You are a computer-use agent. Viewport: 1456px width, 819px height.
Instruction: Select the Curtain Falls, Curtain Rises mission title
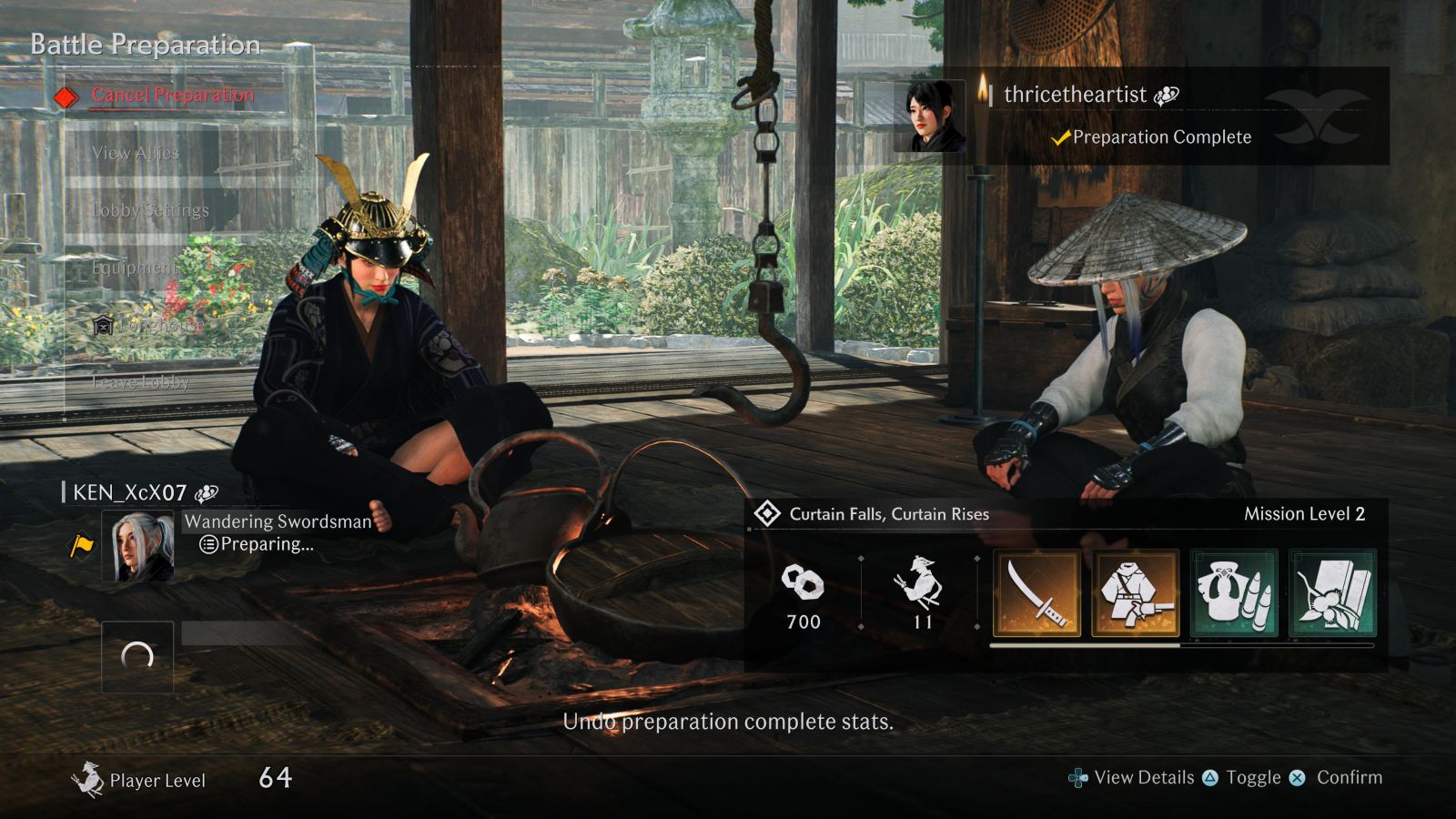click(x=888, y=514)
